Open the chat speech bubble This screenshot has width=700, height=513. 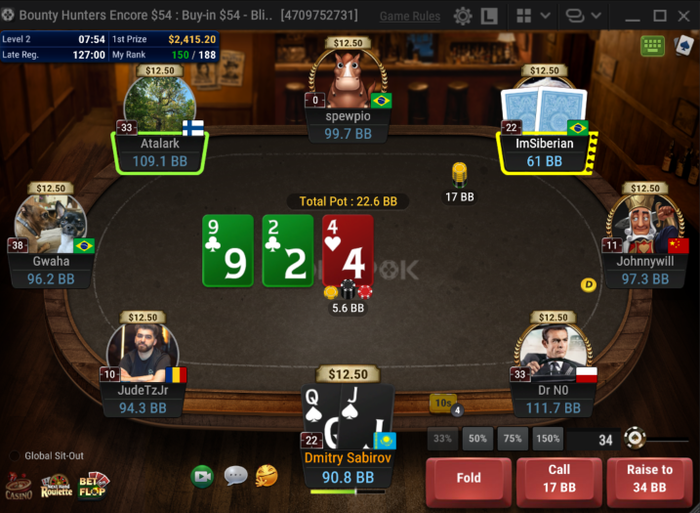point(235,476)
